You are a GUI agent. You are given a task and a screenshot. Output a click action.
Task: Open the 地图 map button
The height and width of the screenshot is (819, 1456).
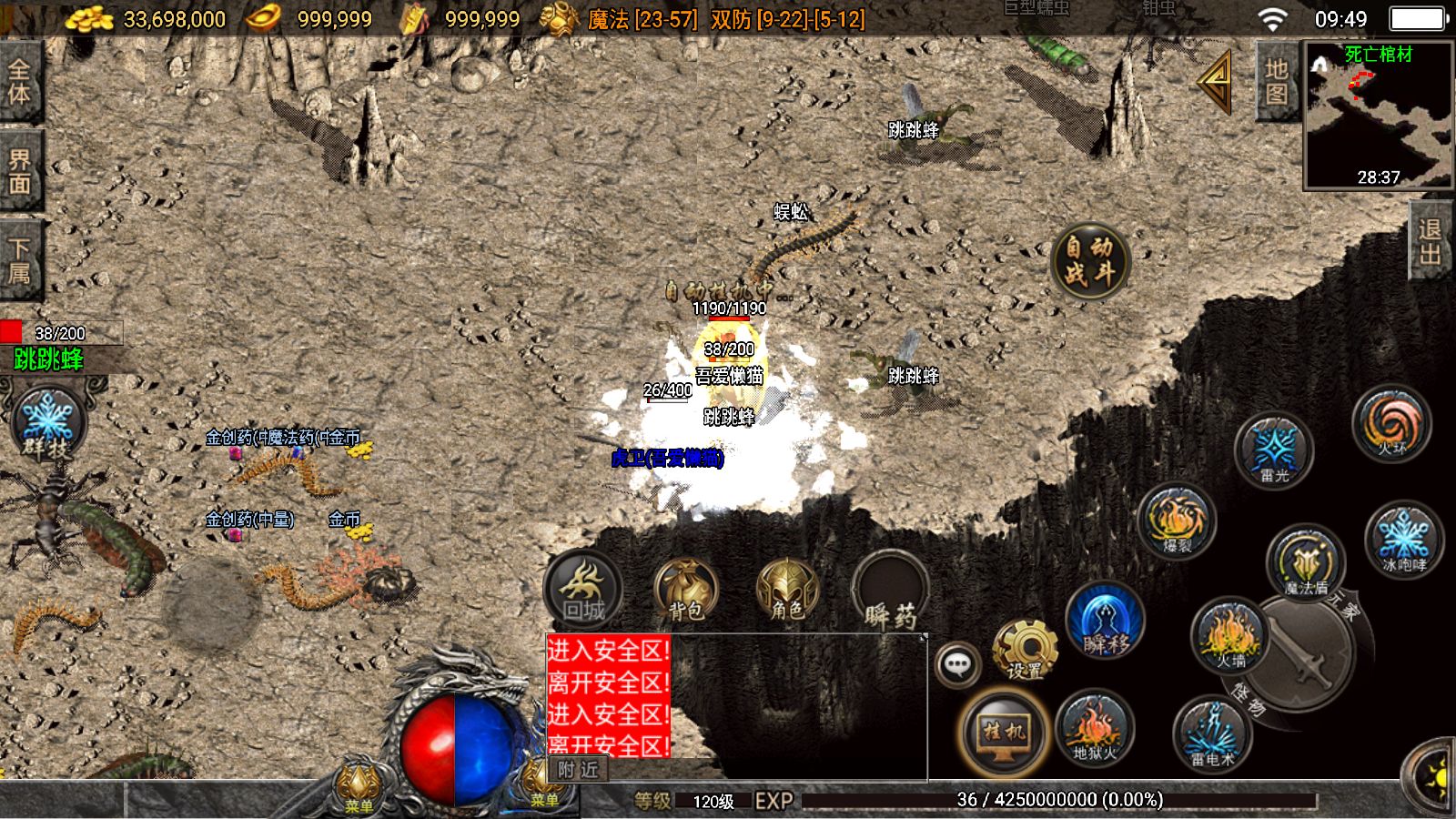1276,81
